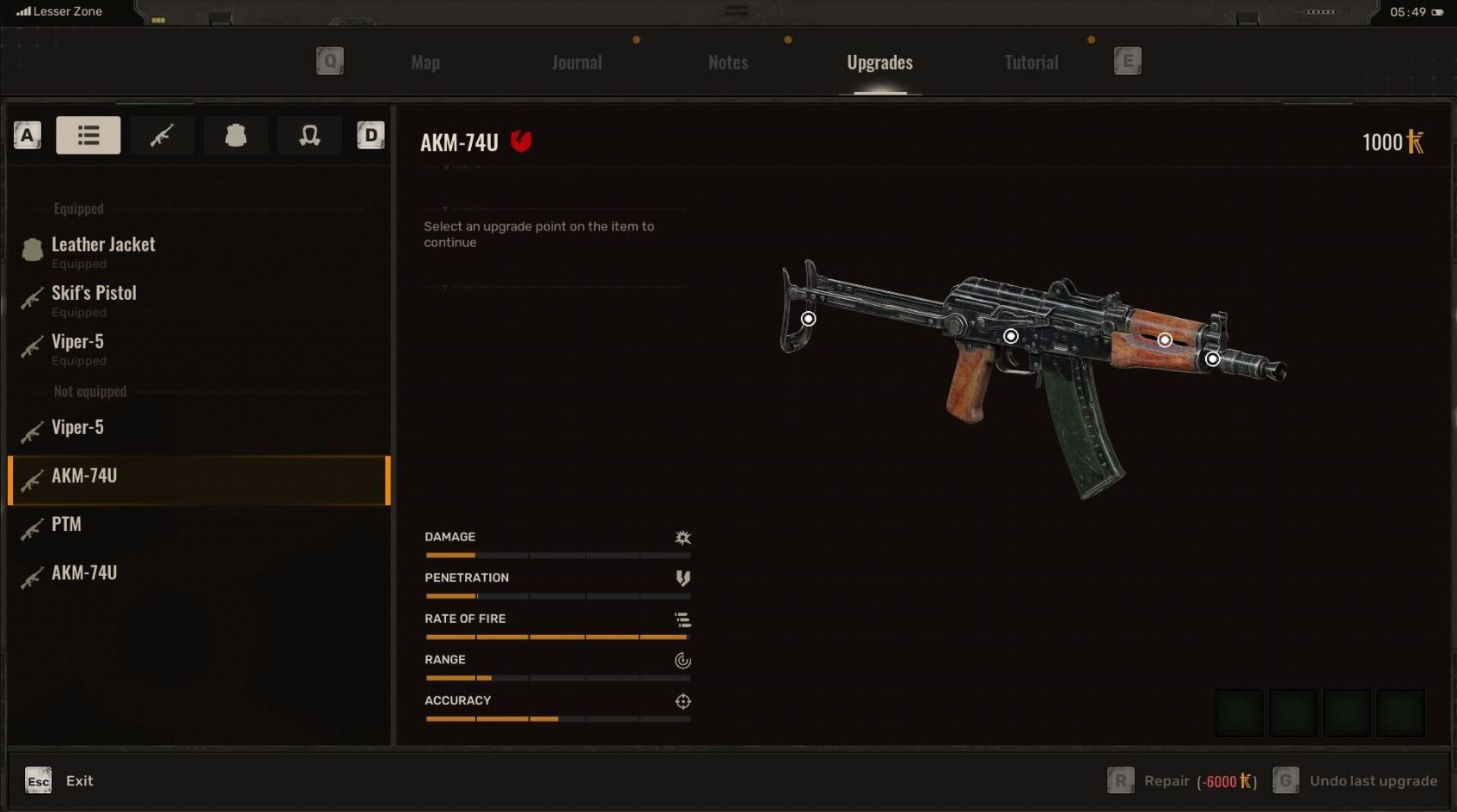Click the highlighted AKM-74U row
Viewport: 1457px width, 812px height.
[x=198, y=476]
